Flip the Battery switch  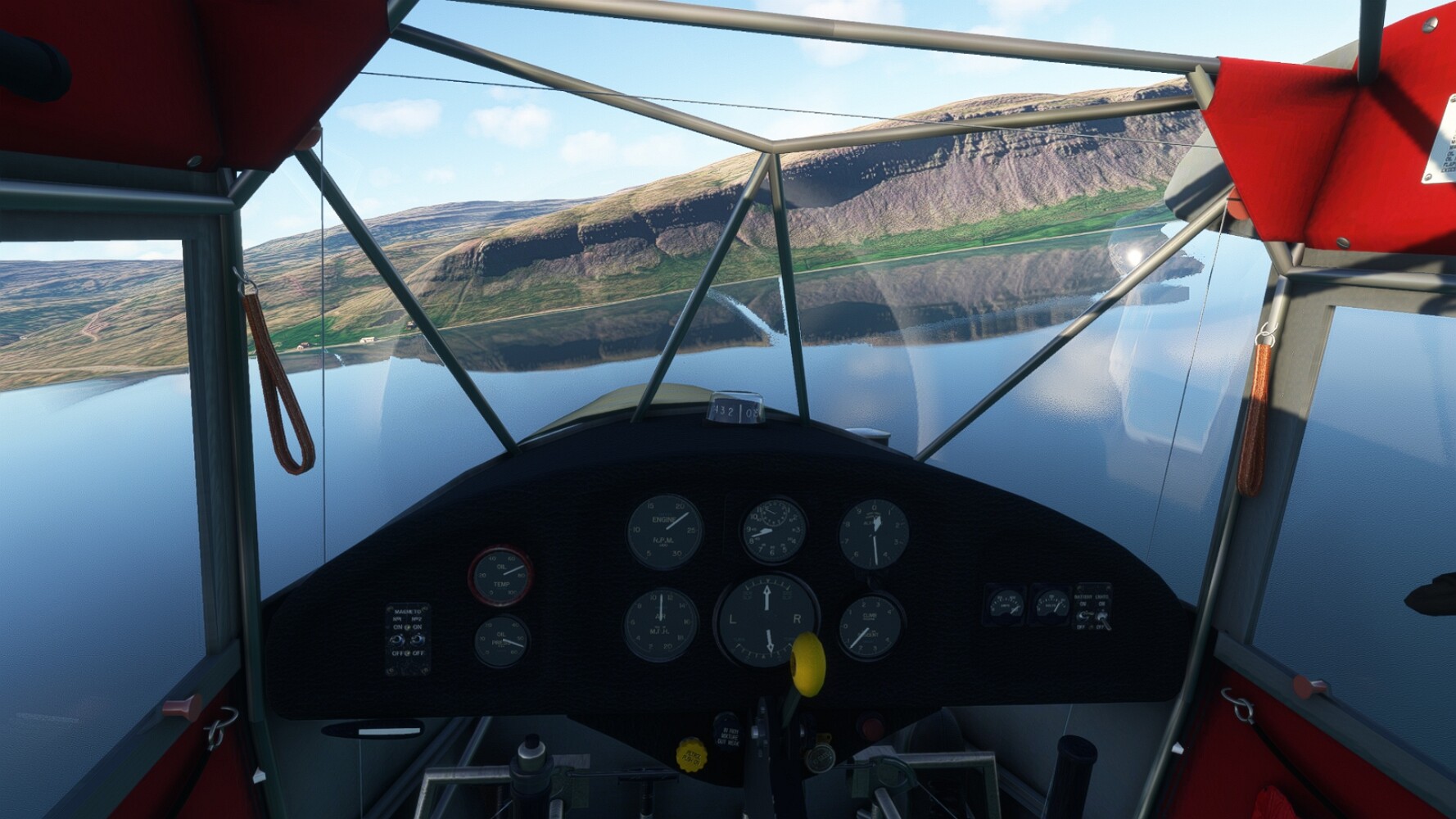coord(1083,615)
